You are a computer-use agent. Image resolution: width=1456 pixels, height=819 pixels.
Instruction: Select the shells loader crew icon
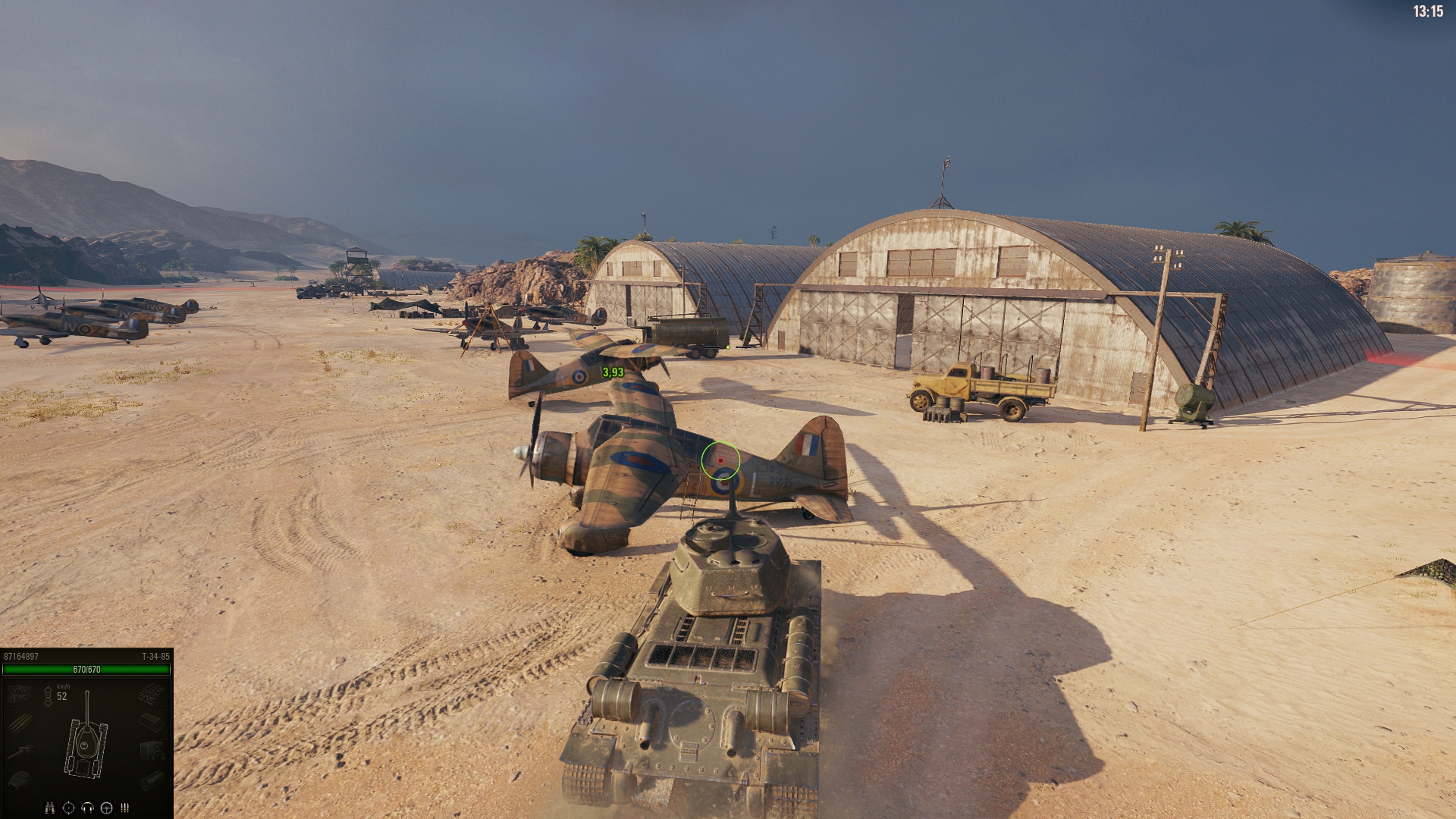pos(125,808)
